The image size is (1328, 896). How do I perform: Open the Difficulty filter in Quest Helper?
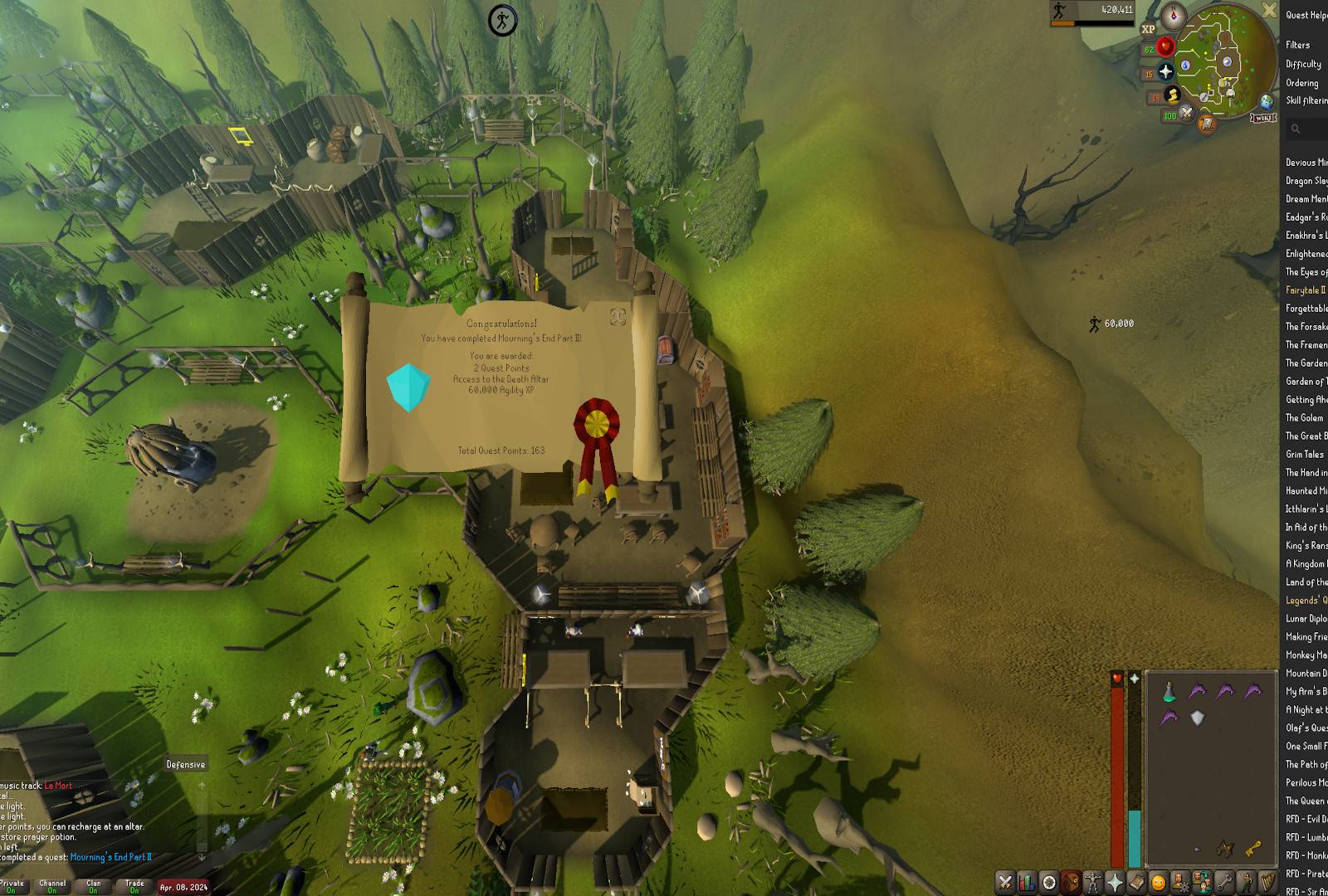point(1303,64)
